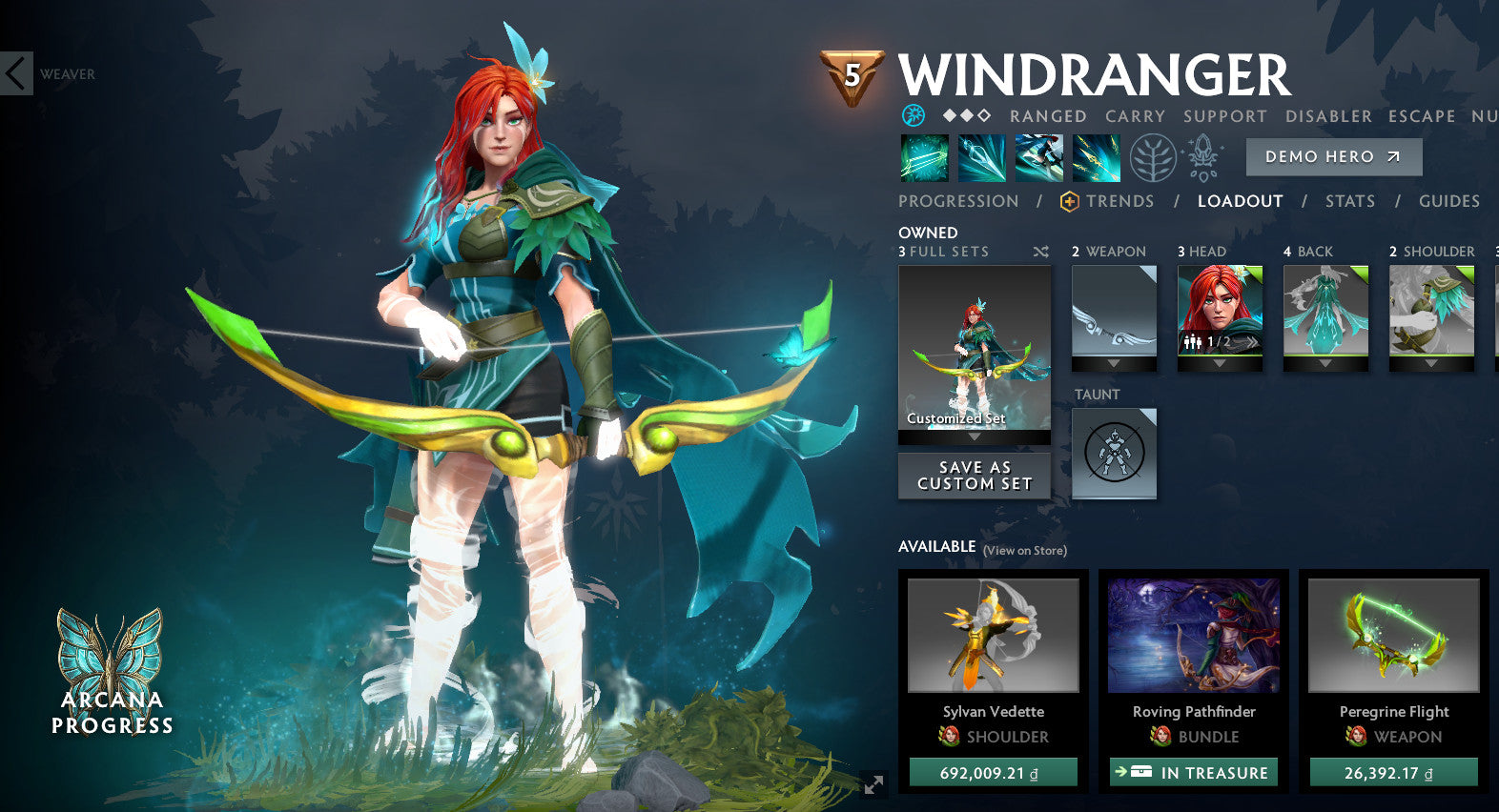Select the Powershot ability icon

point(982,157)
